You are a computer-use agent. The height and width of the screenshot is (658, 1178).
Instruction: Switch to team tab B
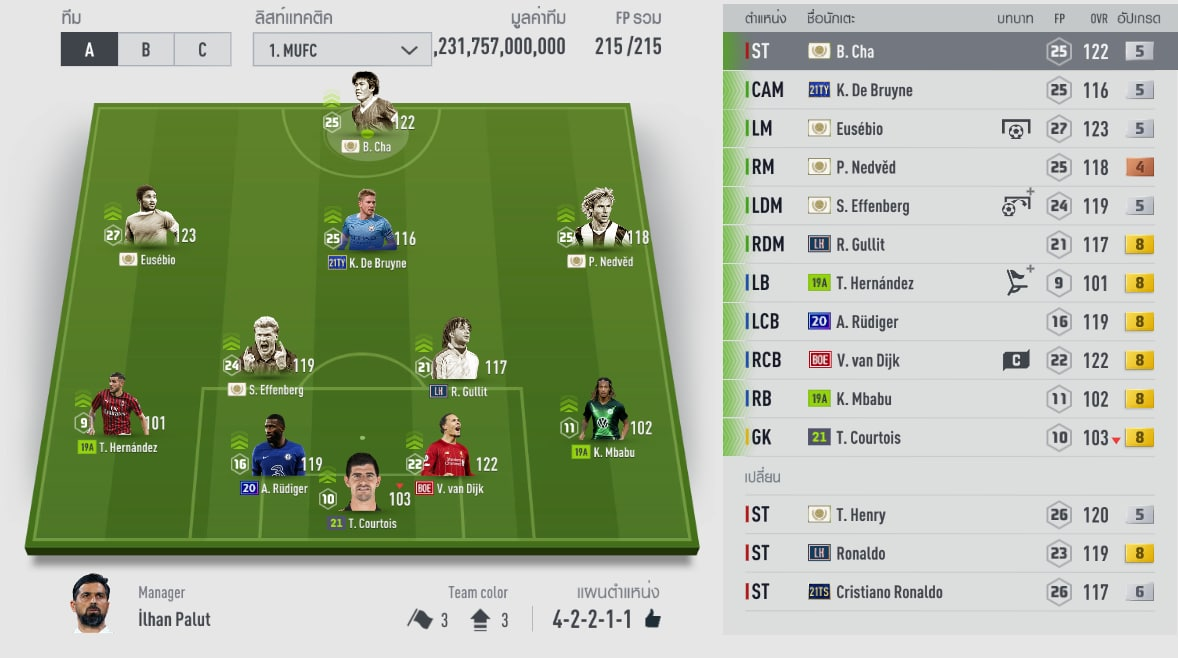(145, 49)
